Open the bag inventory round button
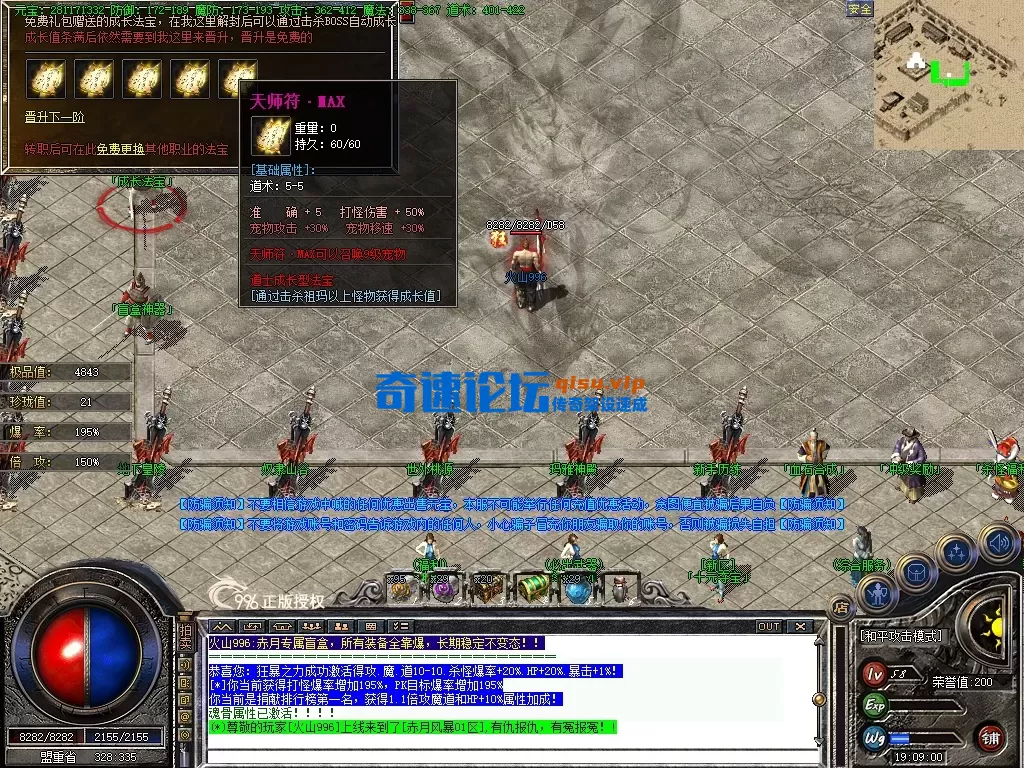Viewport: 1024px width, 768px height. pos(916,573)
